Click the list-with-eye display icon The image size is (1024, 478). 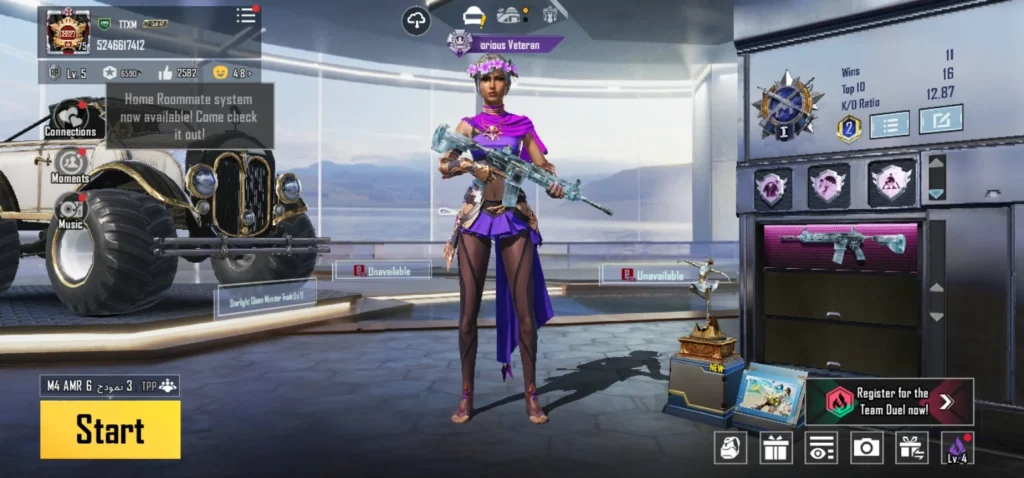pyautogui.click(x=821, y=447)
